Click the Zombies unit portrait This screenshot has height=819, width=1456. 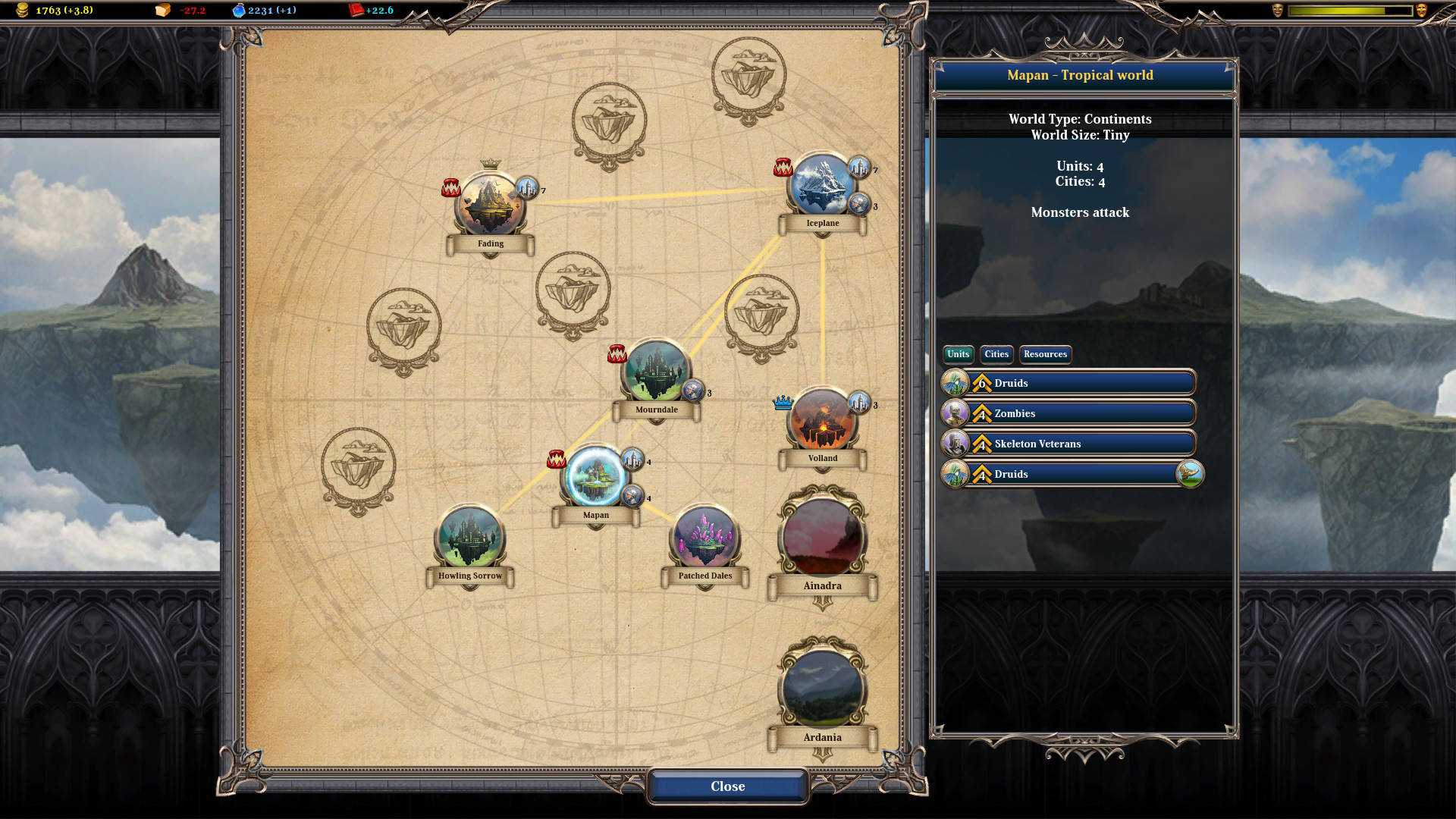957,413
